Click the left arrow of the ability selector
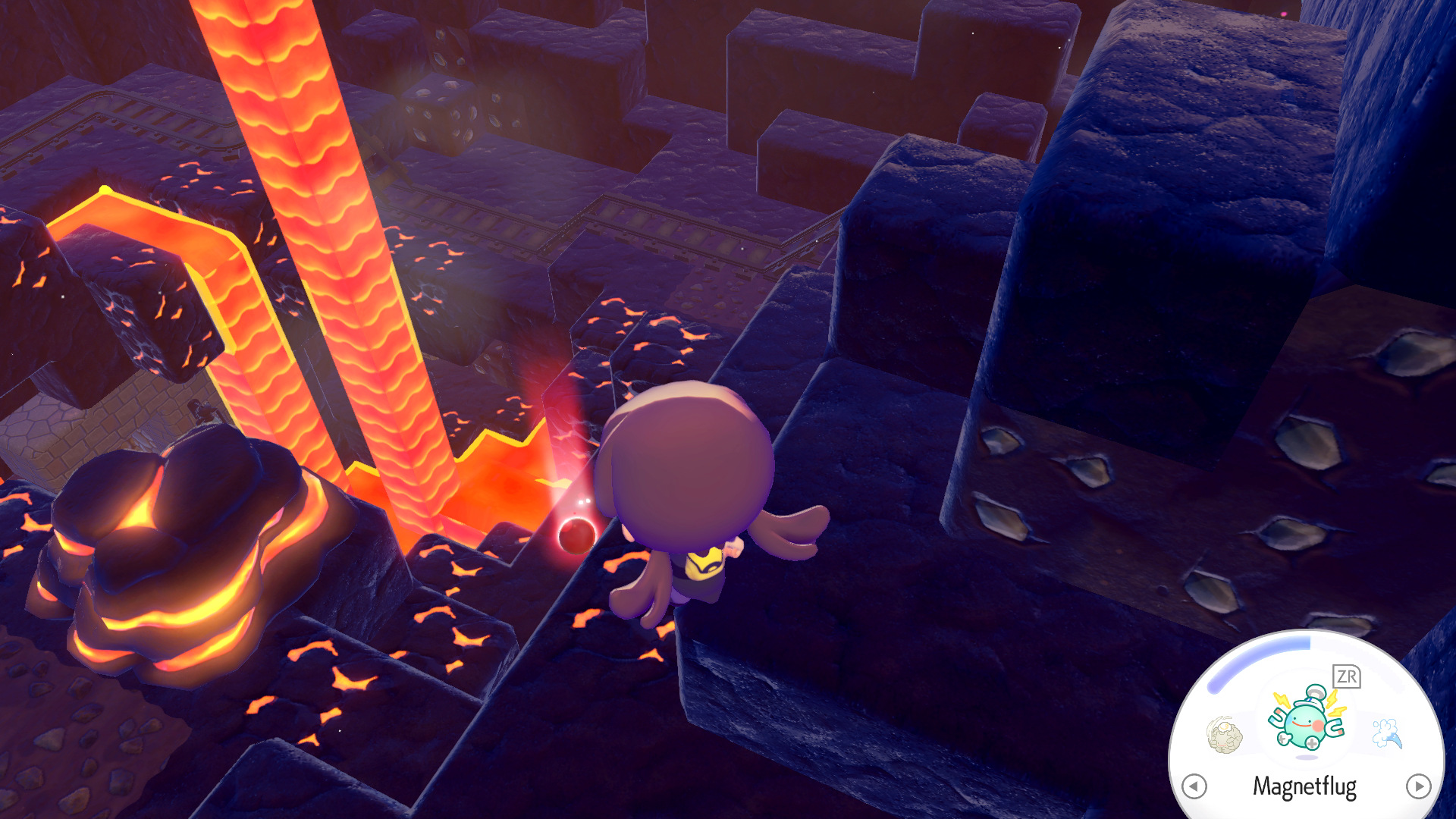 click(1194, 786)
